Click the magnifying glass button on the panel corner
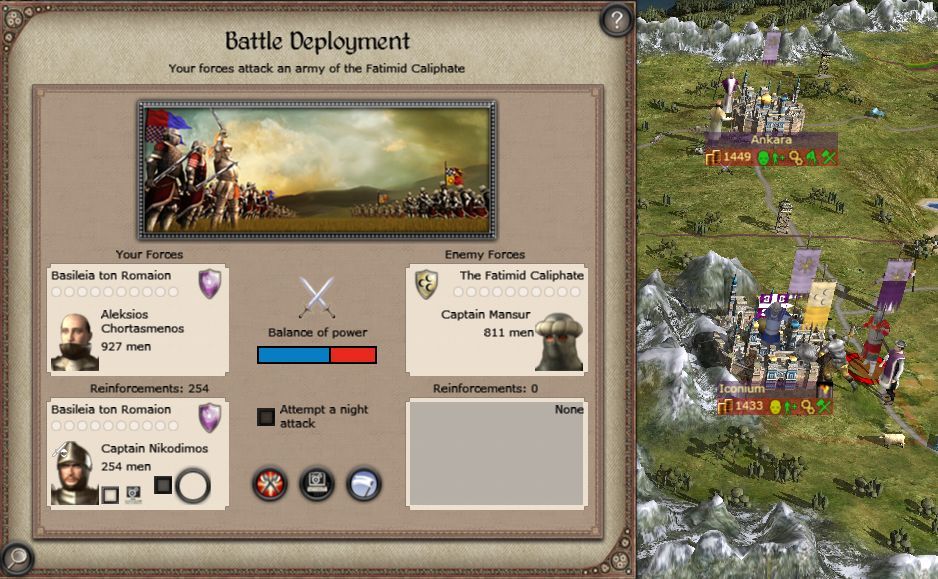Screen dimensions: 938x579 17,558
